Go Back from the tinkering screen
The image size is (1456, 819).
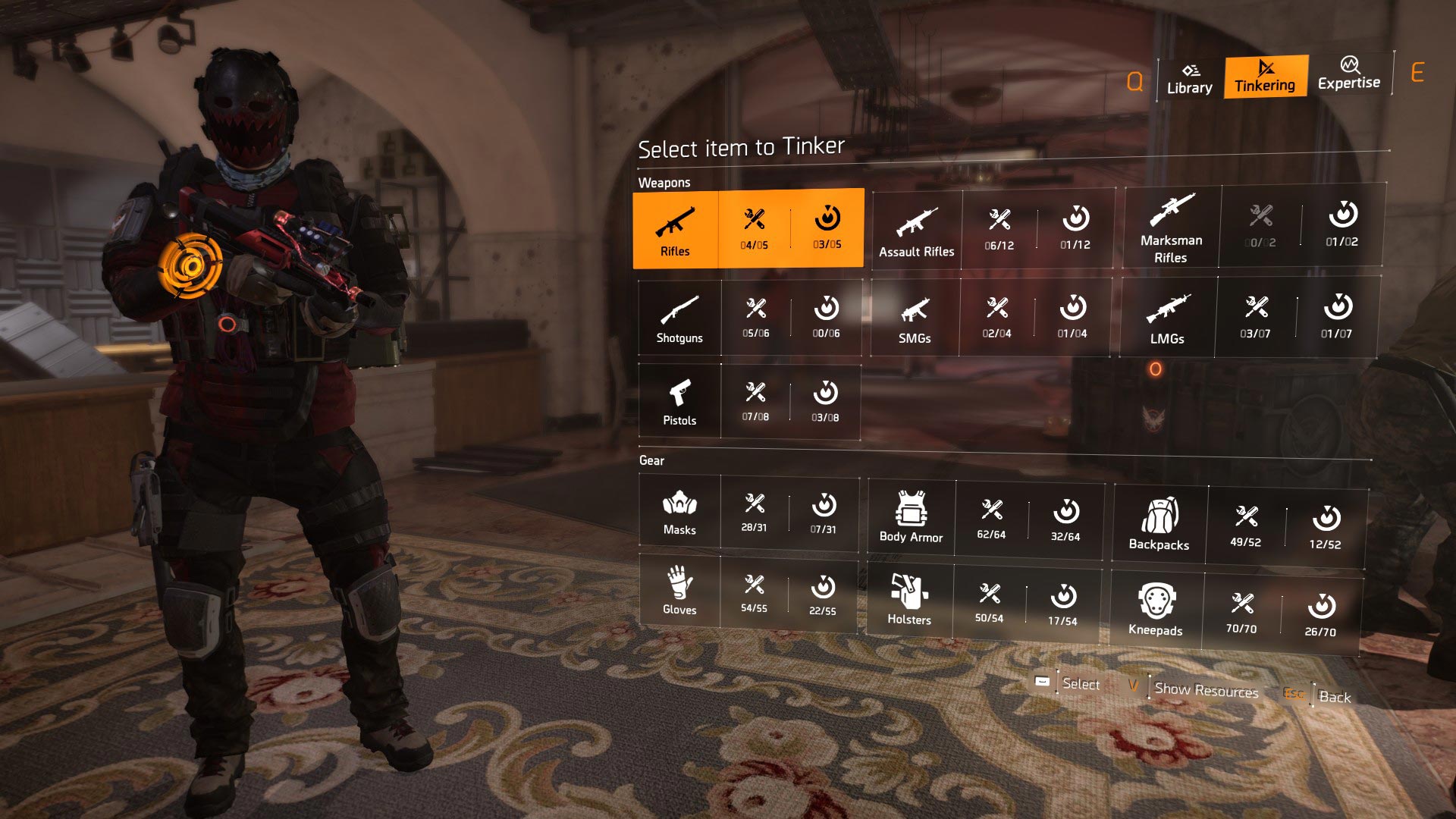[x=1334, y=697]
